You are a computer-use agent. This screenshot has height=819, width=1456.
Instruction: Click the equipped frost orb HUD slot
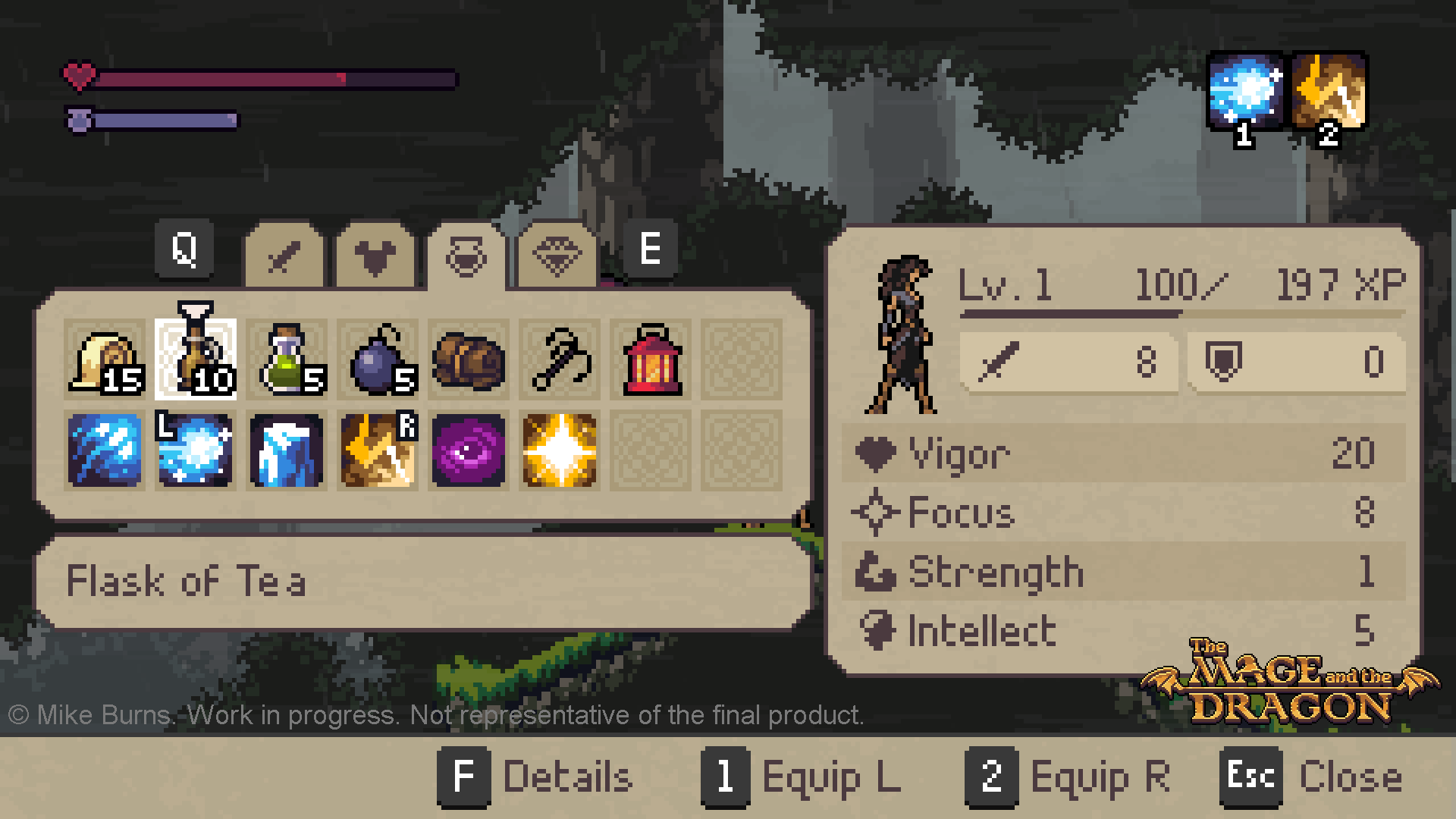1245,93
